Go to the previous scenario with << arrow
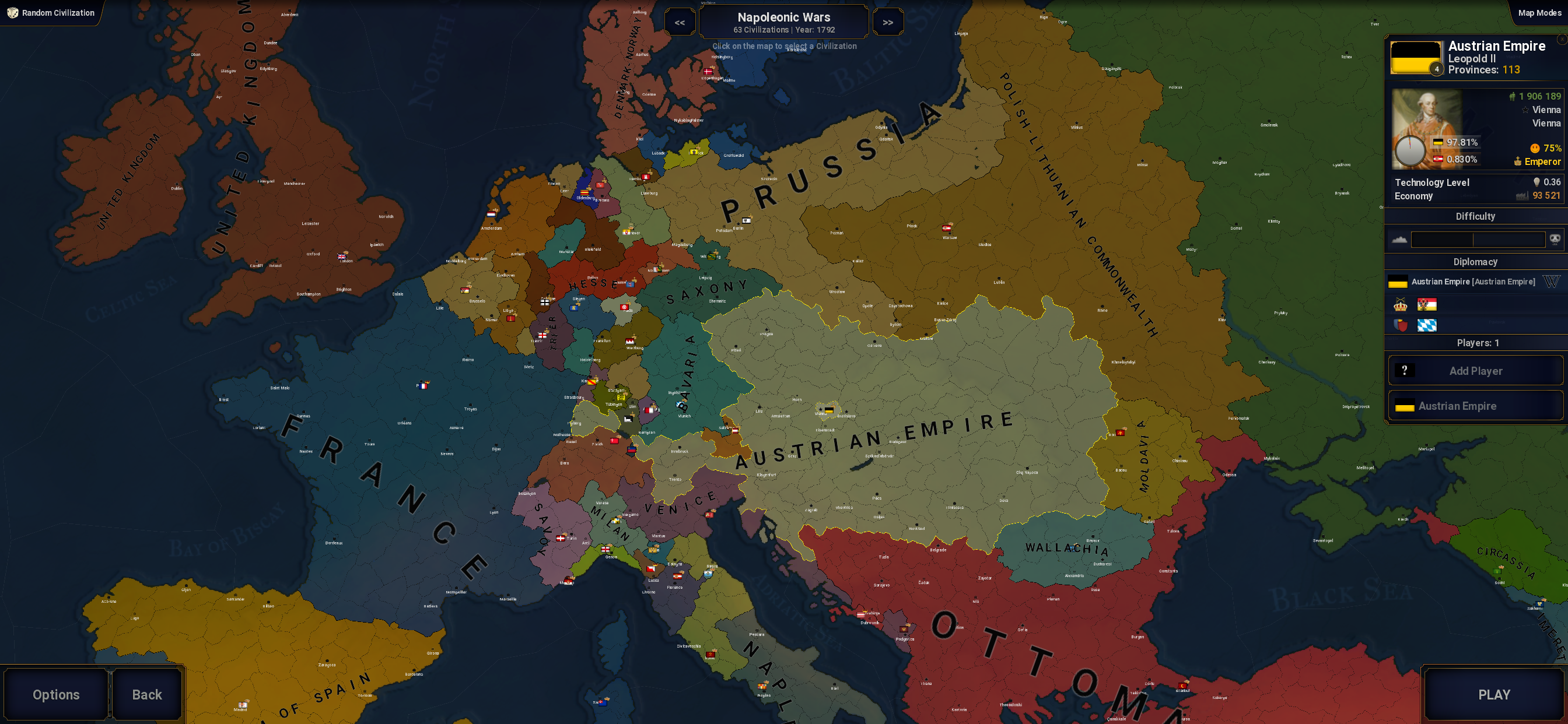 pos(680,22)
